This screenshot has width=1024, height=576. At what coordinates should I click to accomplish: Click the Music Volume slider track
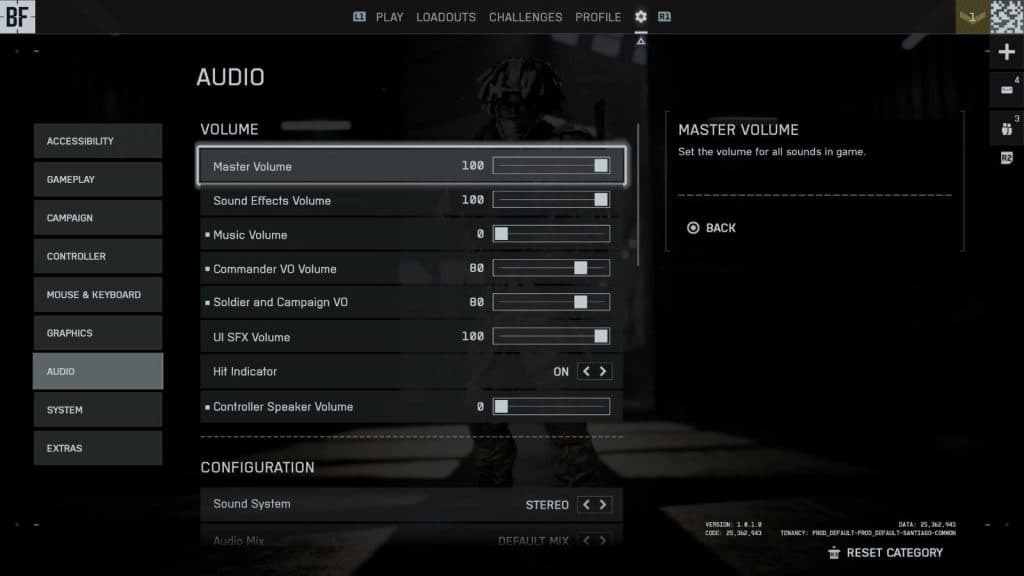pos(551,235)
